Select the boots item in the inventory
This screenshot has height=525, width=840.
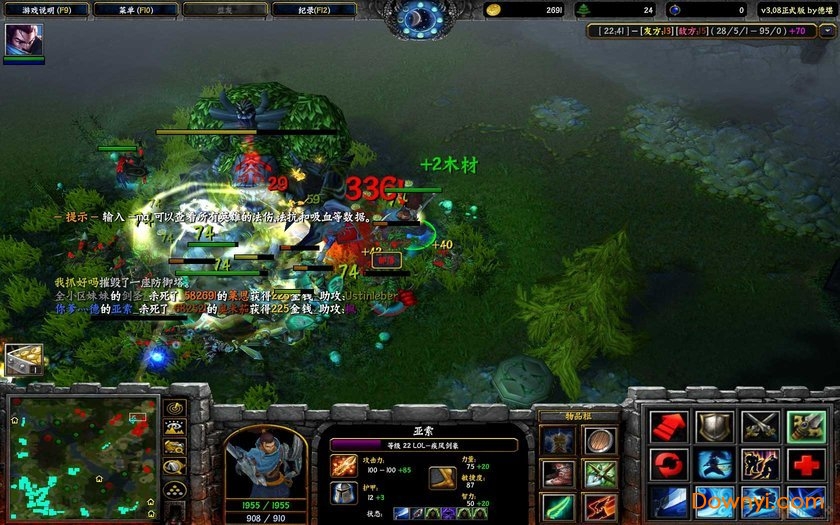click(x=558, y=472)
